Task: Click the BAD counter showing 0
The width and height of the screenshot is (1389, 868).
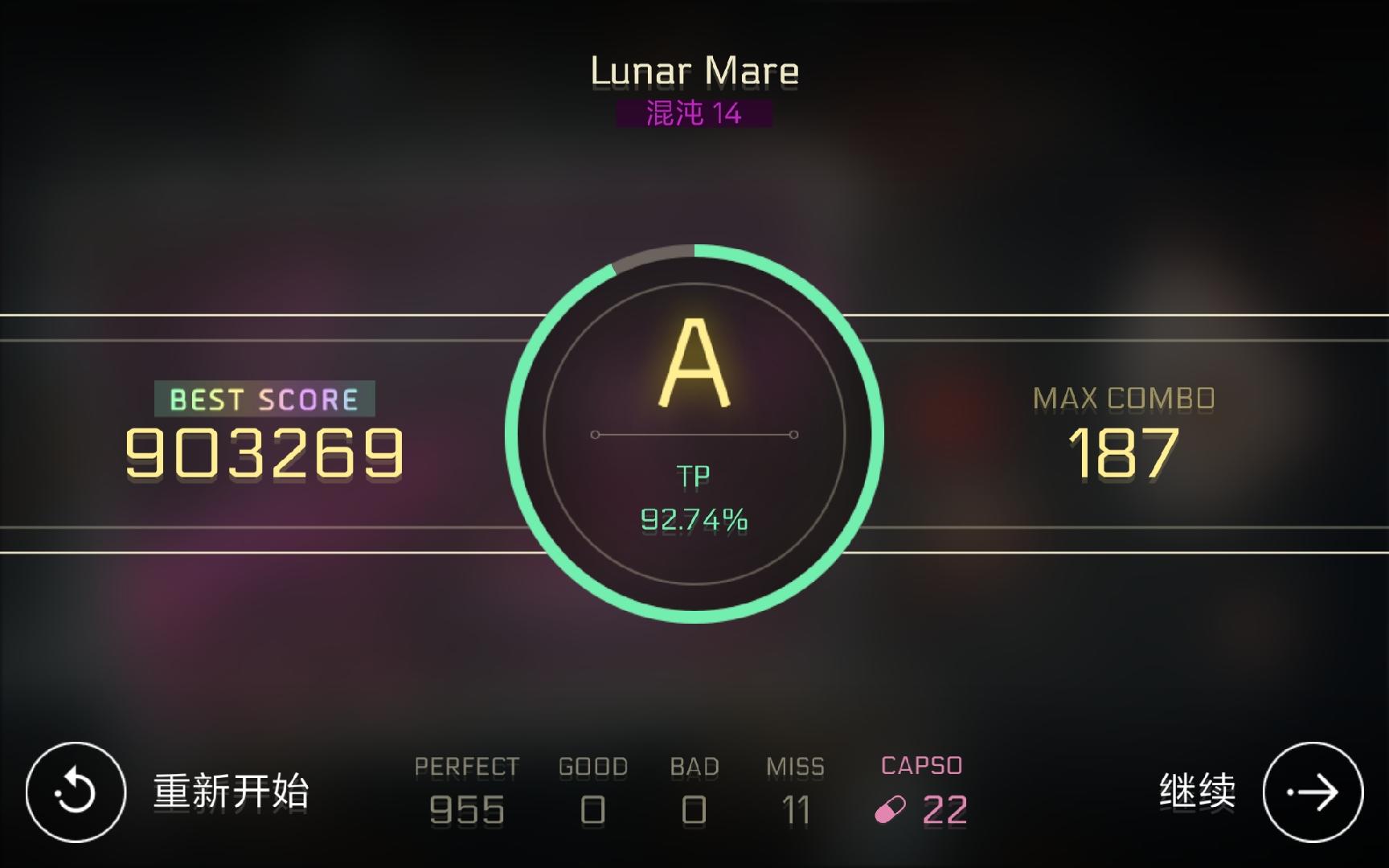Action: pyautogui.click(x=692, y=810)
